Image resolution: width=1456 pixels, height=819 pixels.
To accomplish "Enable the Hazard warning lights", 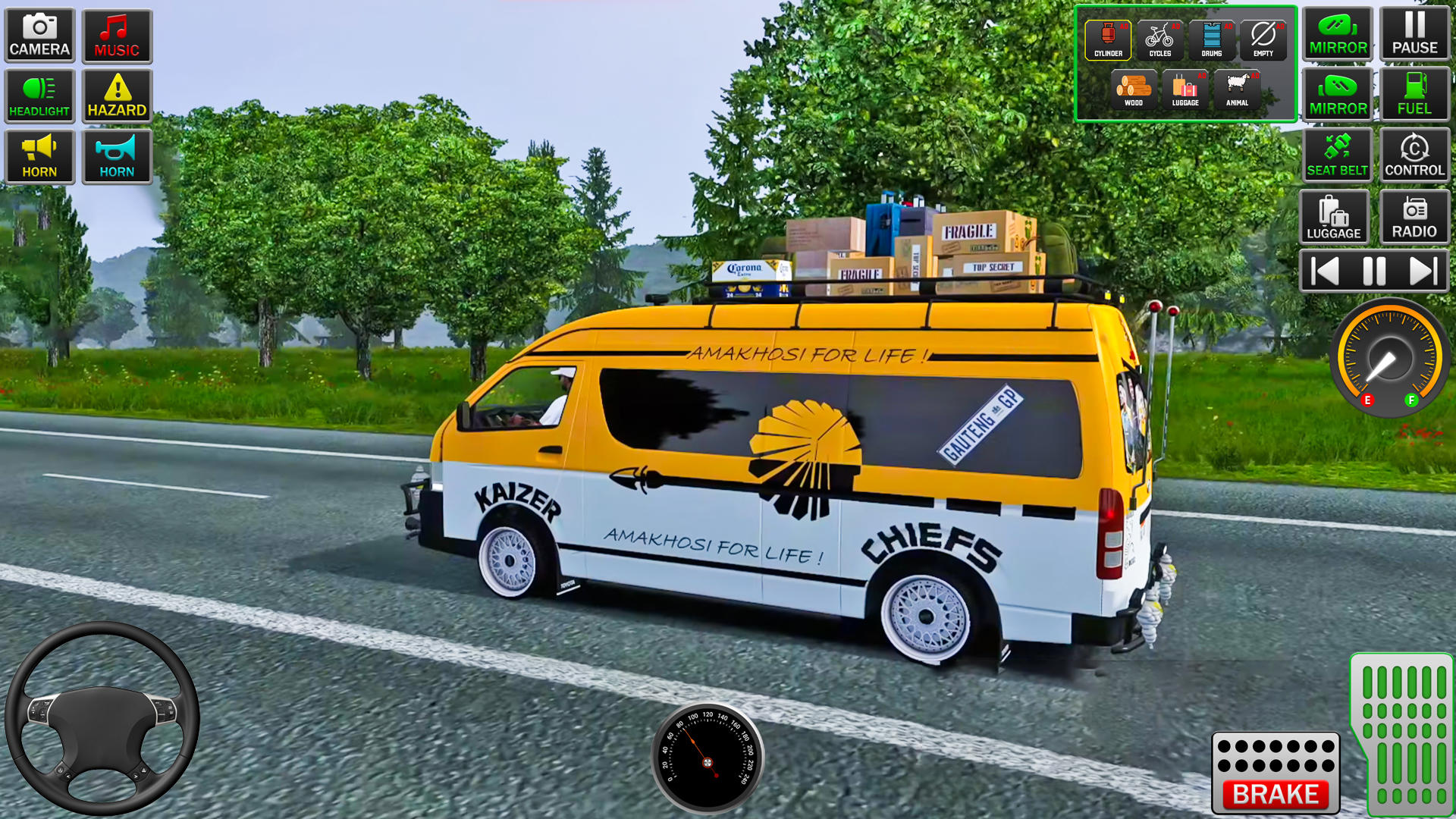I will (x=117, y=95).
